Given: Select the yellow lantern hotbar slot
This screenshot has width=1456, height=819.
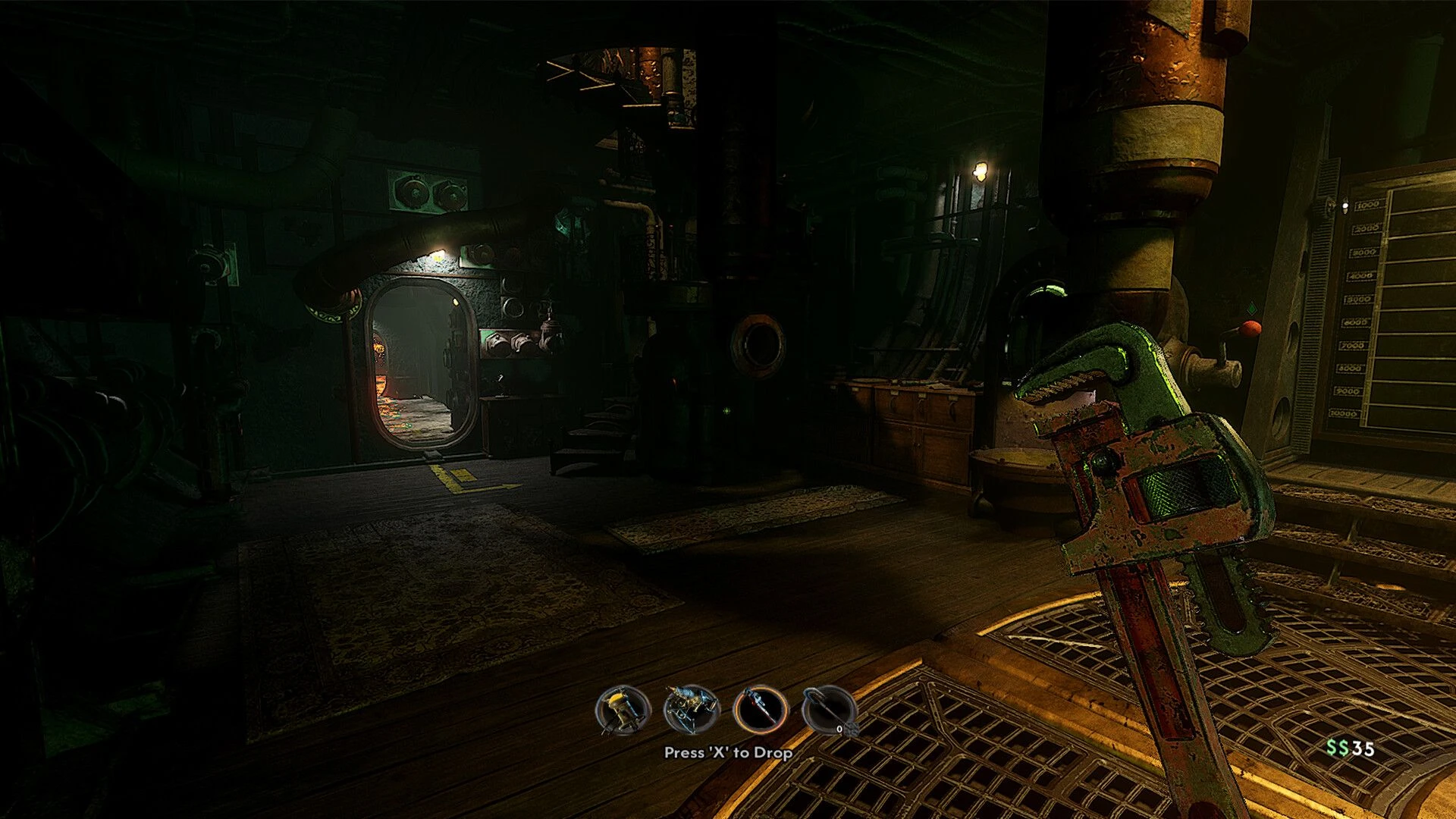Looking at the screenshot, I should (623, 711).
